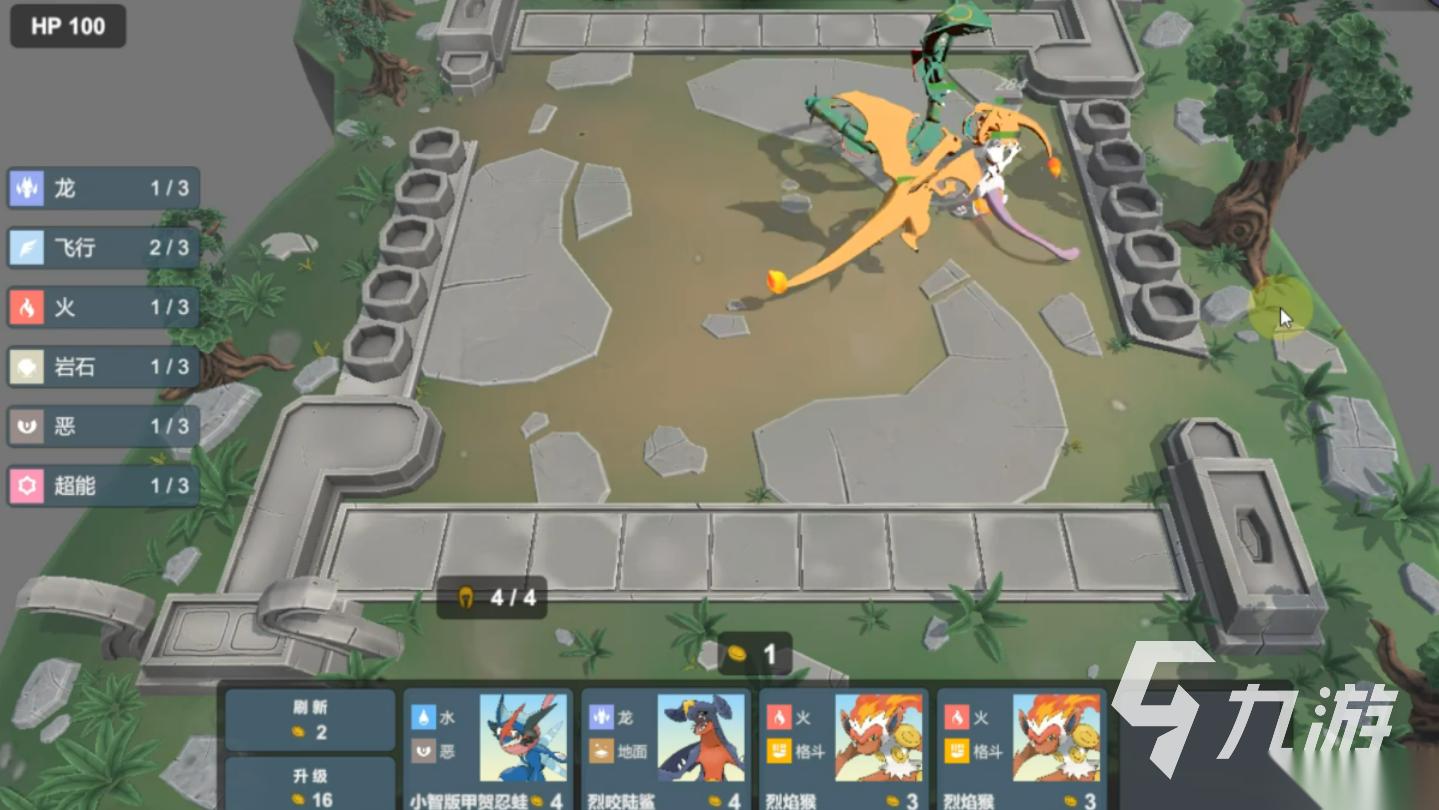Open the 飞行 flying synergy entry
The height and width of the screenshot is (810, 1439).
(104, 247)
